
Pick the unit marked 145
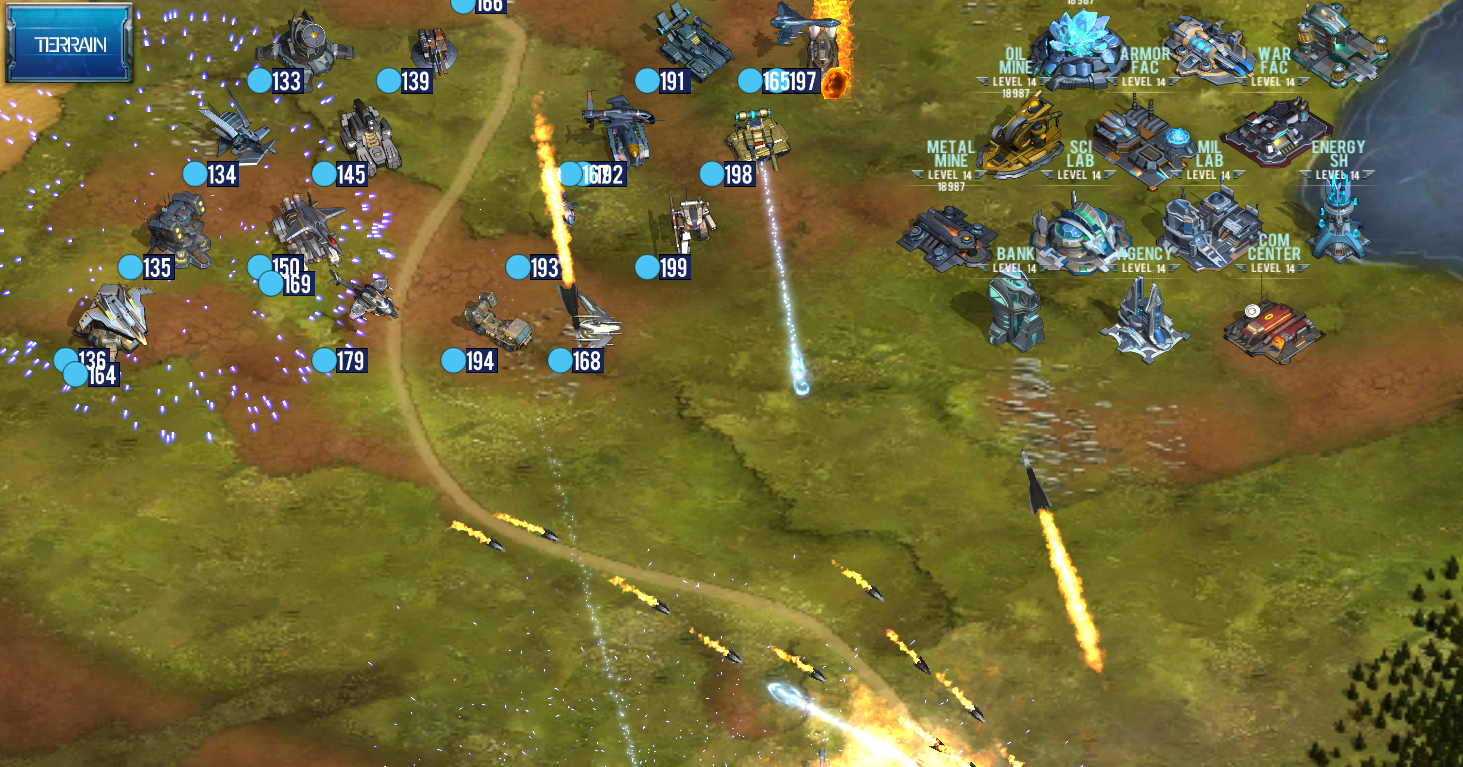click(367, 137)
